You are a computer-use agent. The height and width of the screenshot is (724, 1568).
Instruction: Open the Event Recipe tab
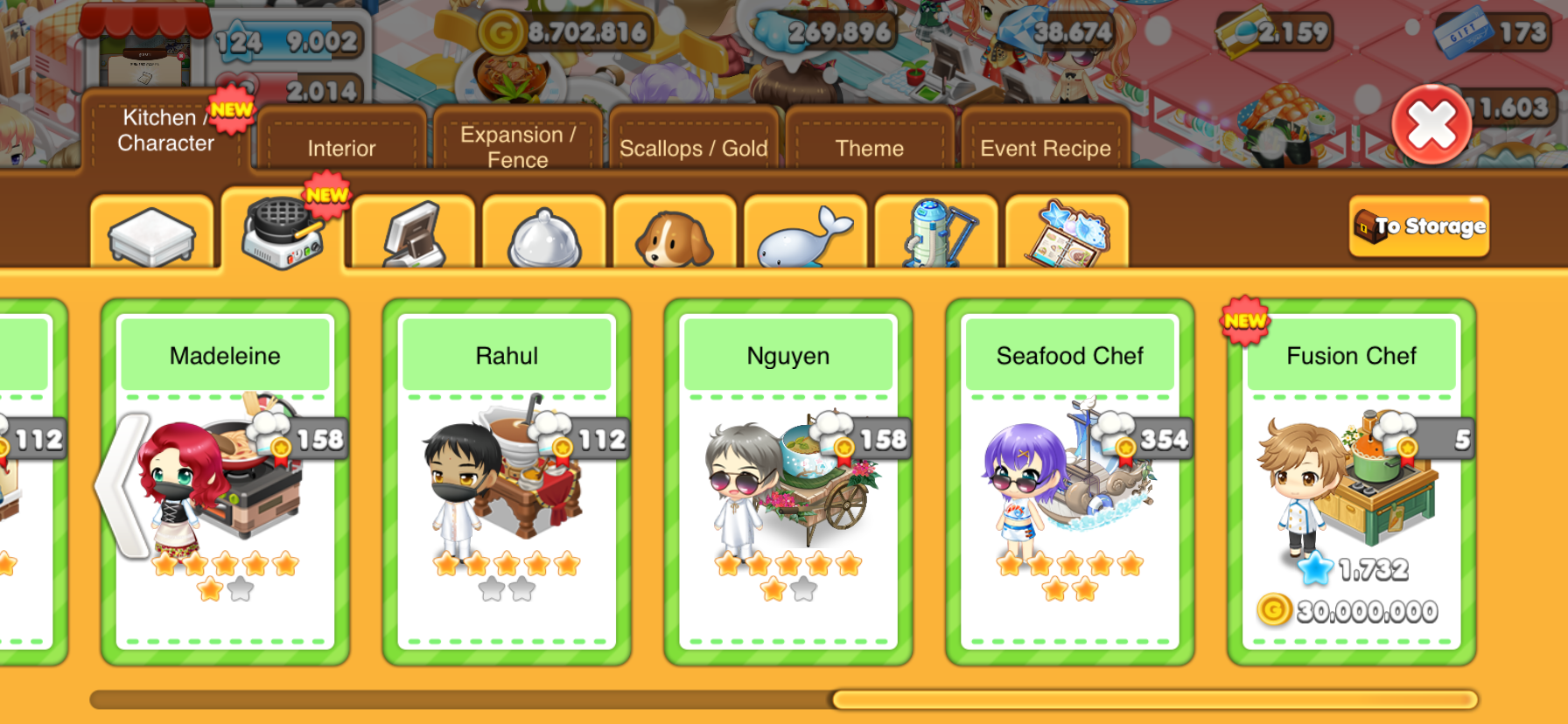click(1045, 145)
